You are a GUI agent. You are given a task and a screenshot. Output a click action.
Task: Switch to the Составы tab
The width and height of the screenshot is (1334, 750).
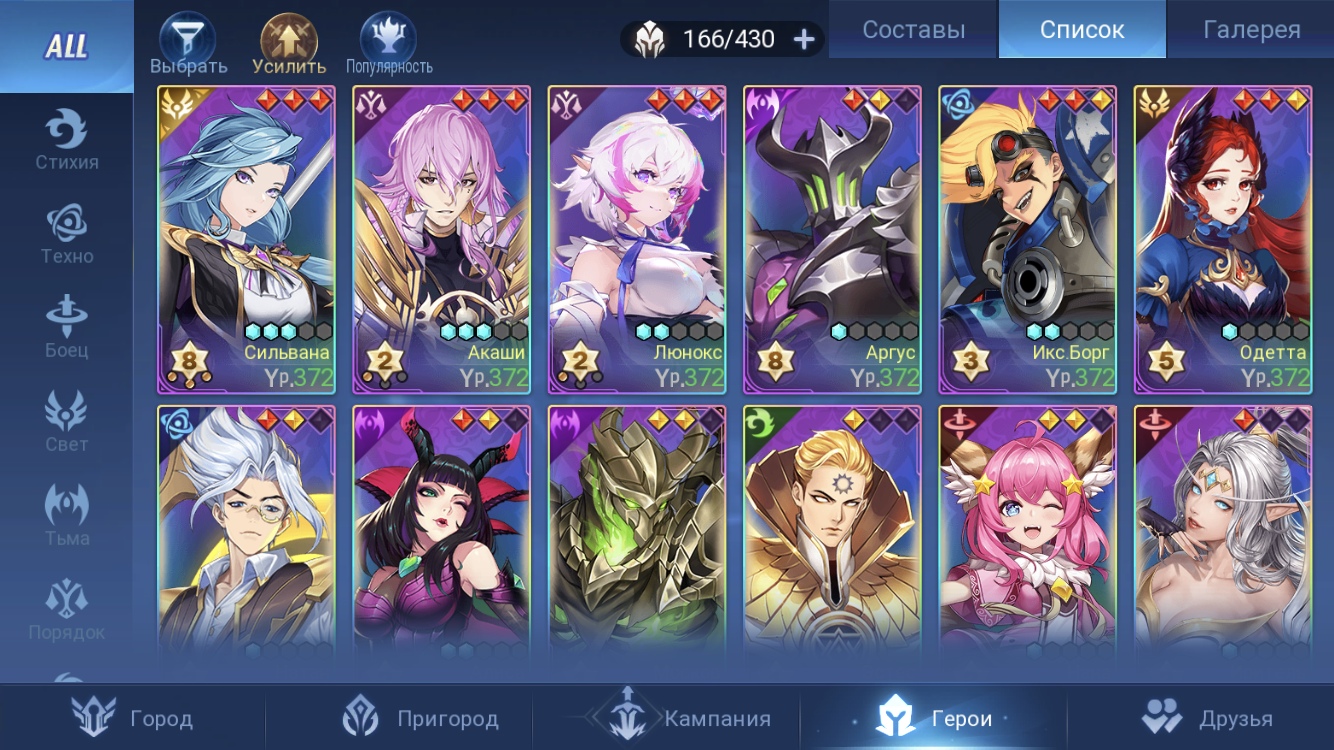click(x=913, y=30)
